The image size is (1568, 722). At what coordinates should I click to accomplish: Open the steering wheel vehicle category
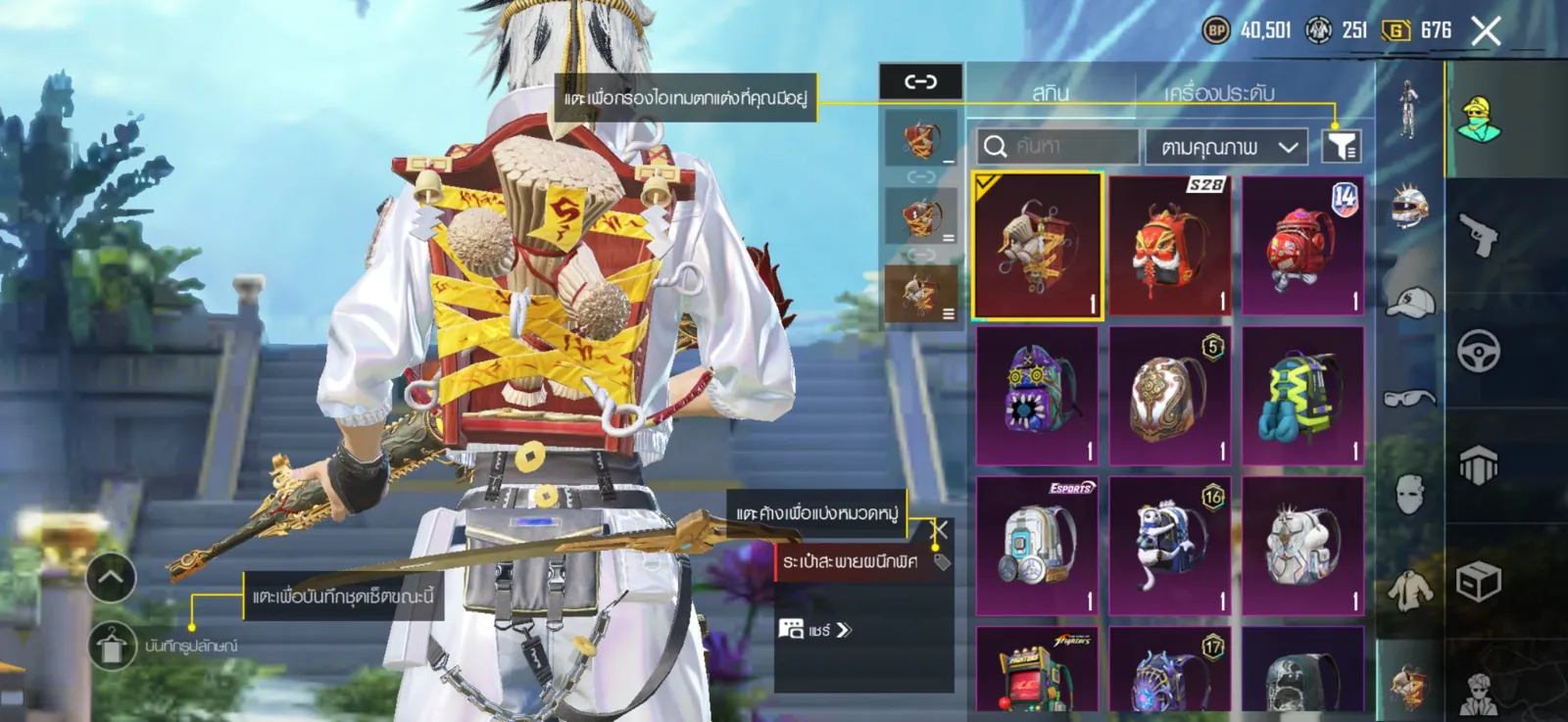(1479, 351)
